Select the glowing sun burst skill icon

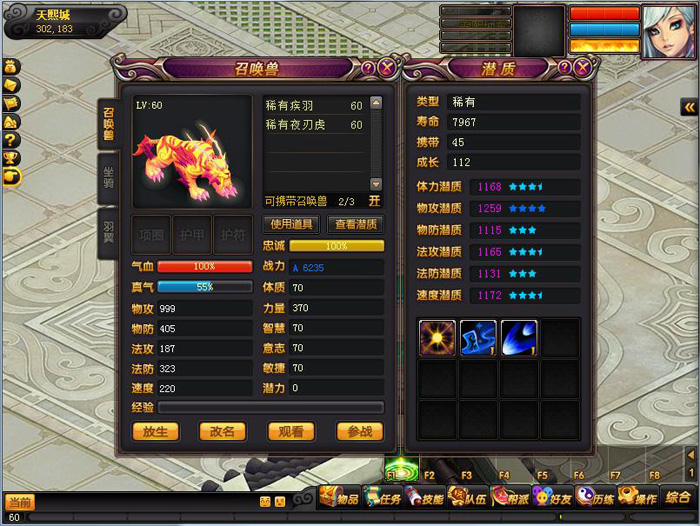coord(437,338)
